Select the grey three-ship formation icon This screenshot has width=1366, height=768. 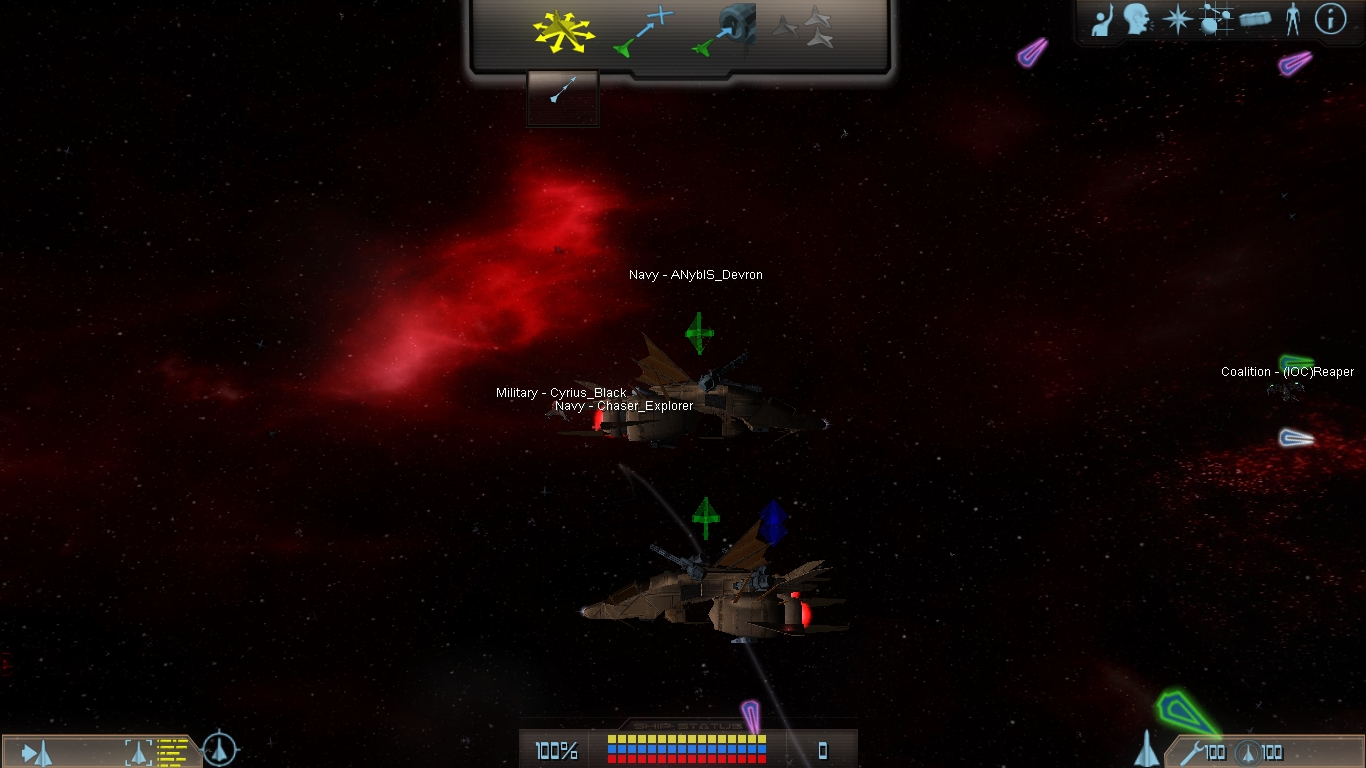pos(804,28)
